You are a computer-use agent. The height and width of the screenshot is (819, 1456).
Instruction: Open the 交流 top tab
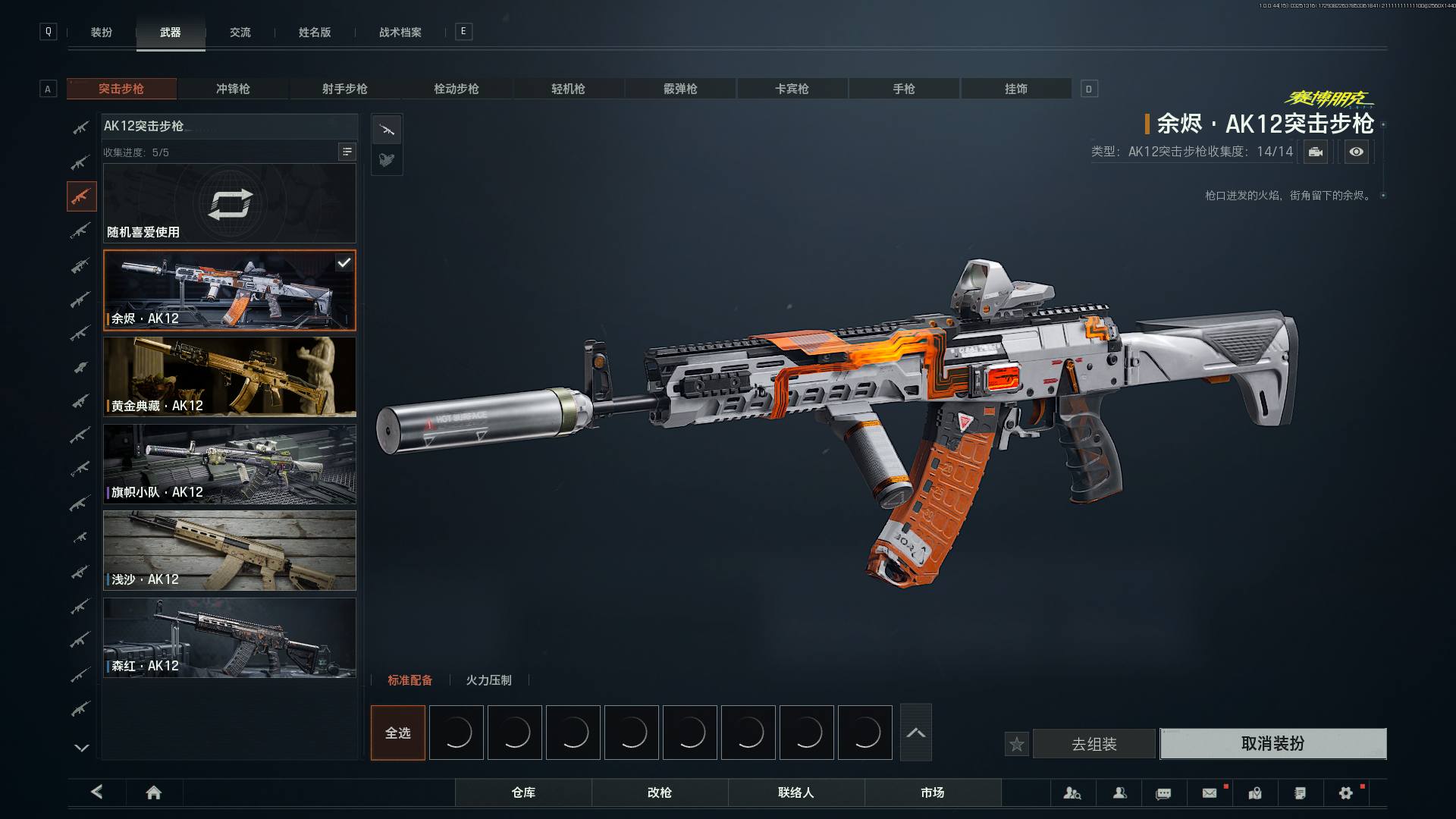tap(240, 32)
